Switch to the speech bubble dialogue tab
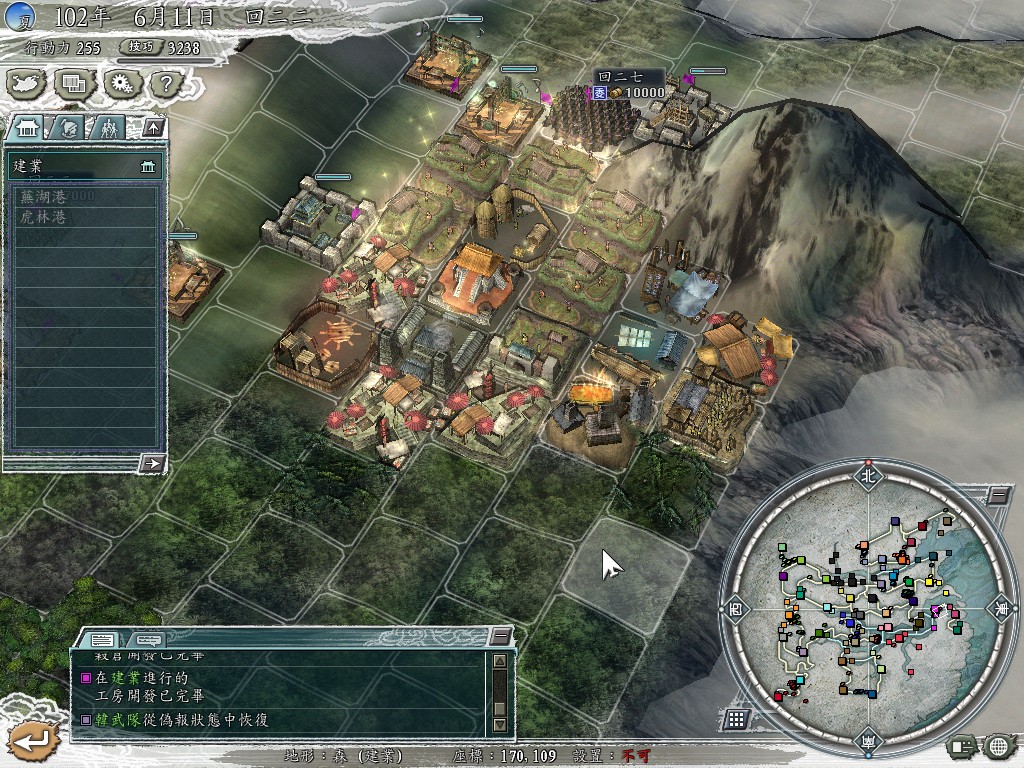This screenshot has width=1024, height=768. tap(147, 639)
